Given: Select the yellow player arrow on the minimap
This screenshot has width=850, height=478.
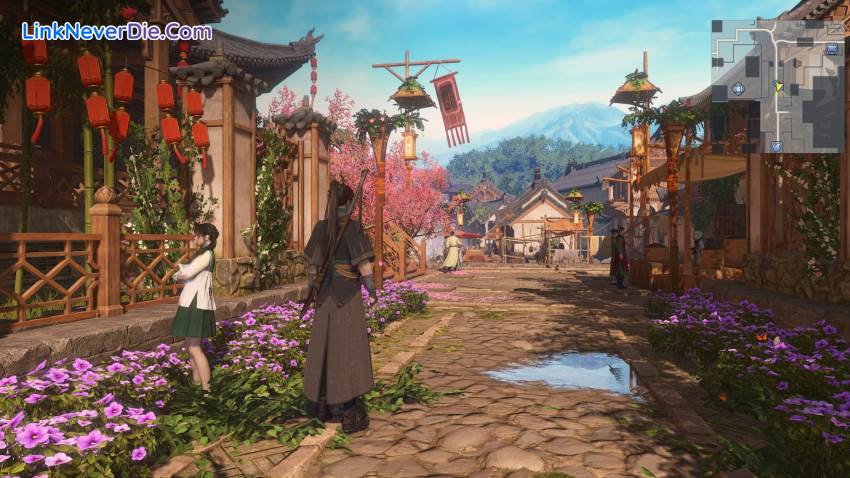Looking at the screenshot, I should point(778,87).
